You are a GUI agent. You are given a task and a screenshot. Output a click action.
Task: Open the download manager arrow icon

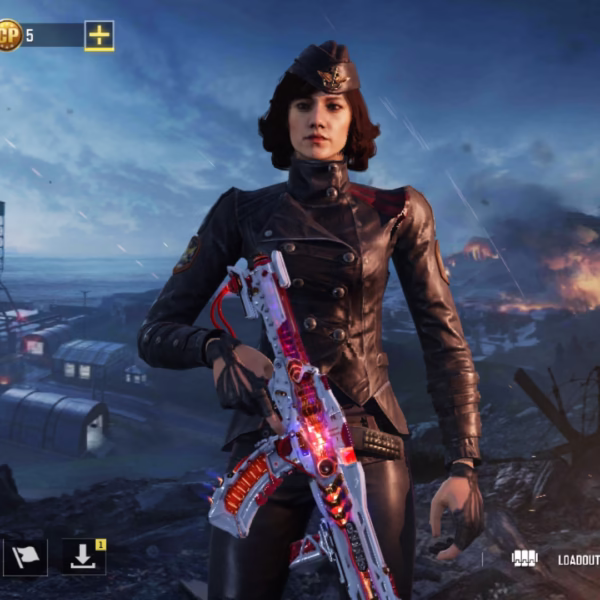click(83, 557)
